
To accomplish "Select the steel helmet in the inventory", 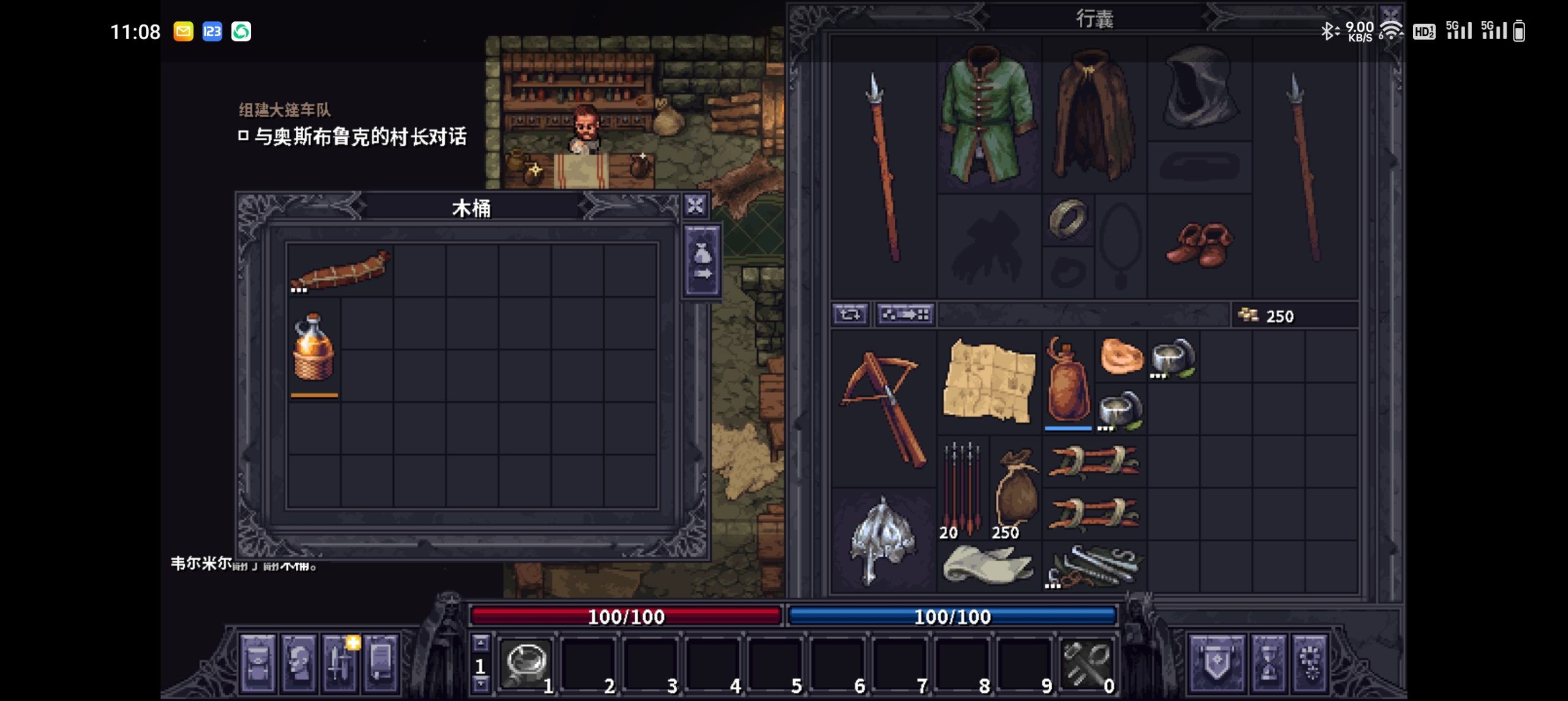I will coord(883,540).
